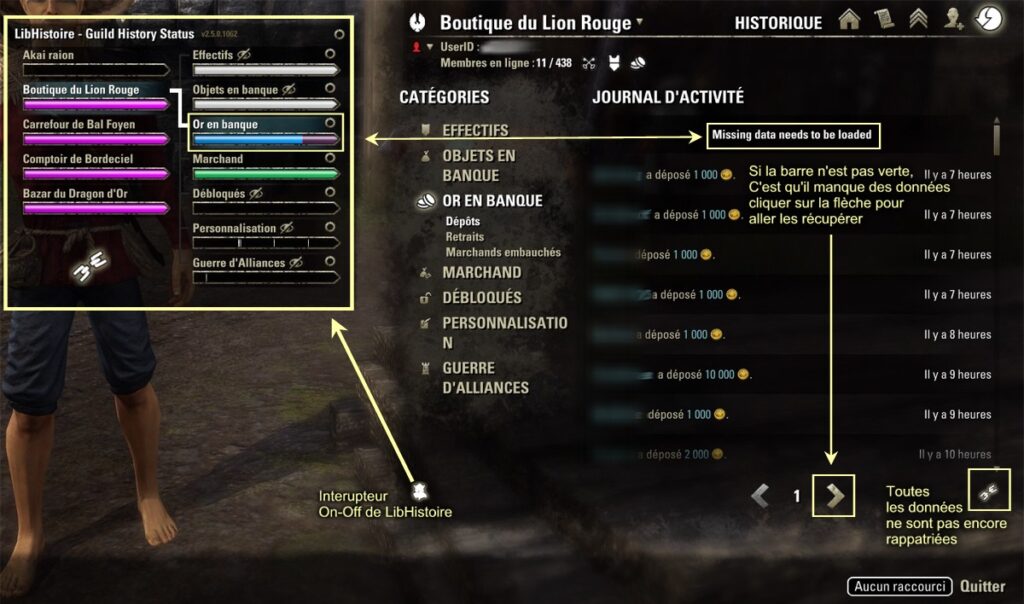
Task: Filter by Retraits subcategory
Action: (x=465, y=237)
